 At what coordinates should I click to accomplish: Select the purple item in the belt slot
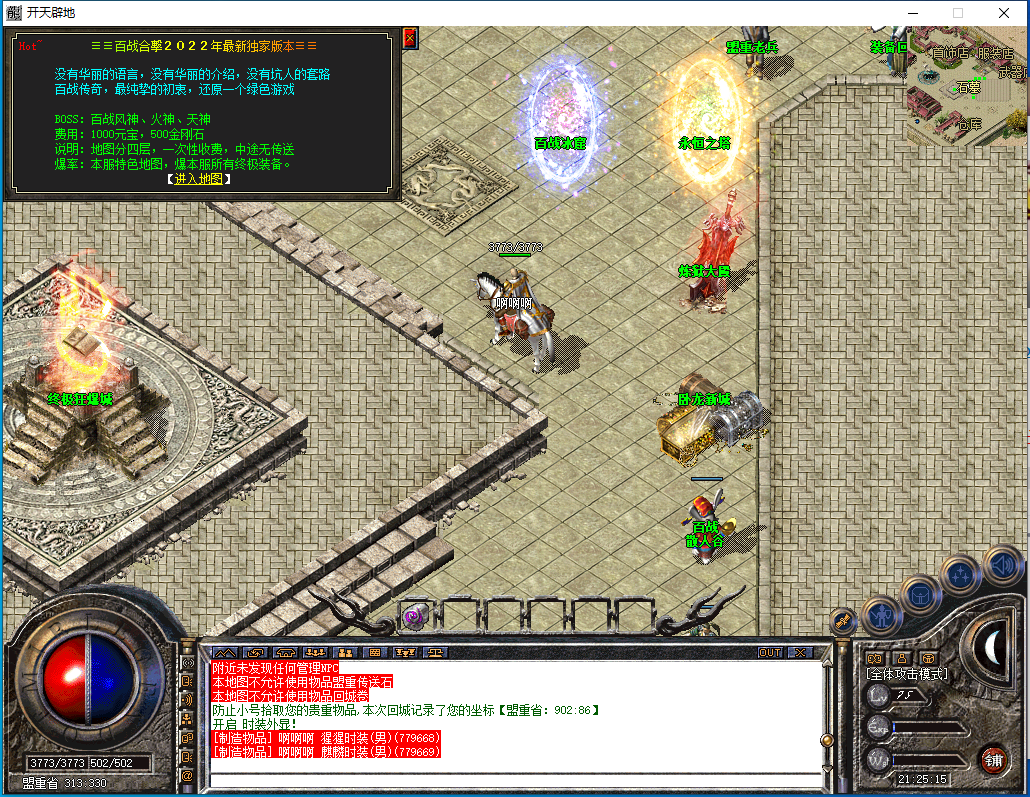pos(414,616)
